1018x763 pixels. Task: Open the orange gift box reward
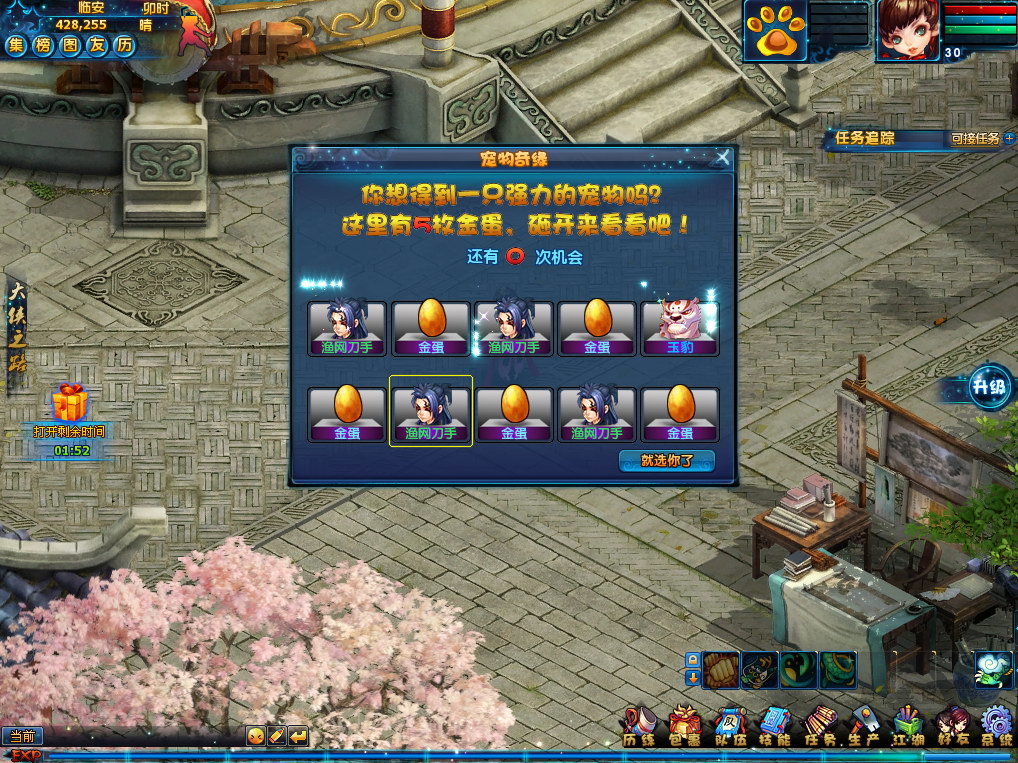(x=70, y=402)
